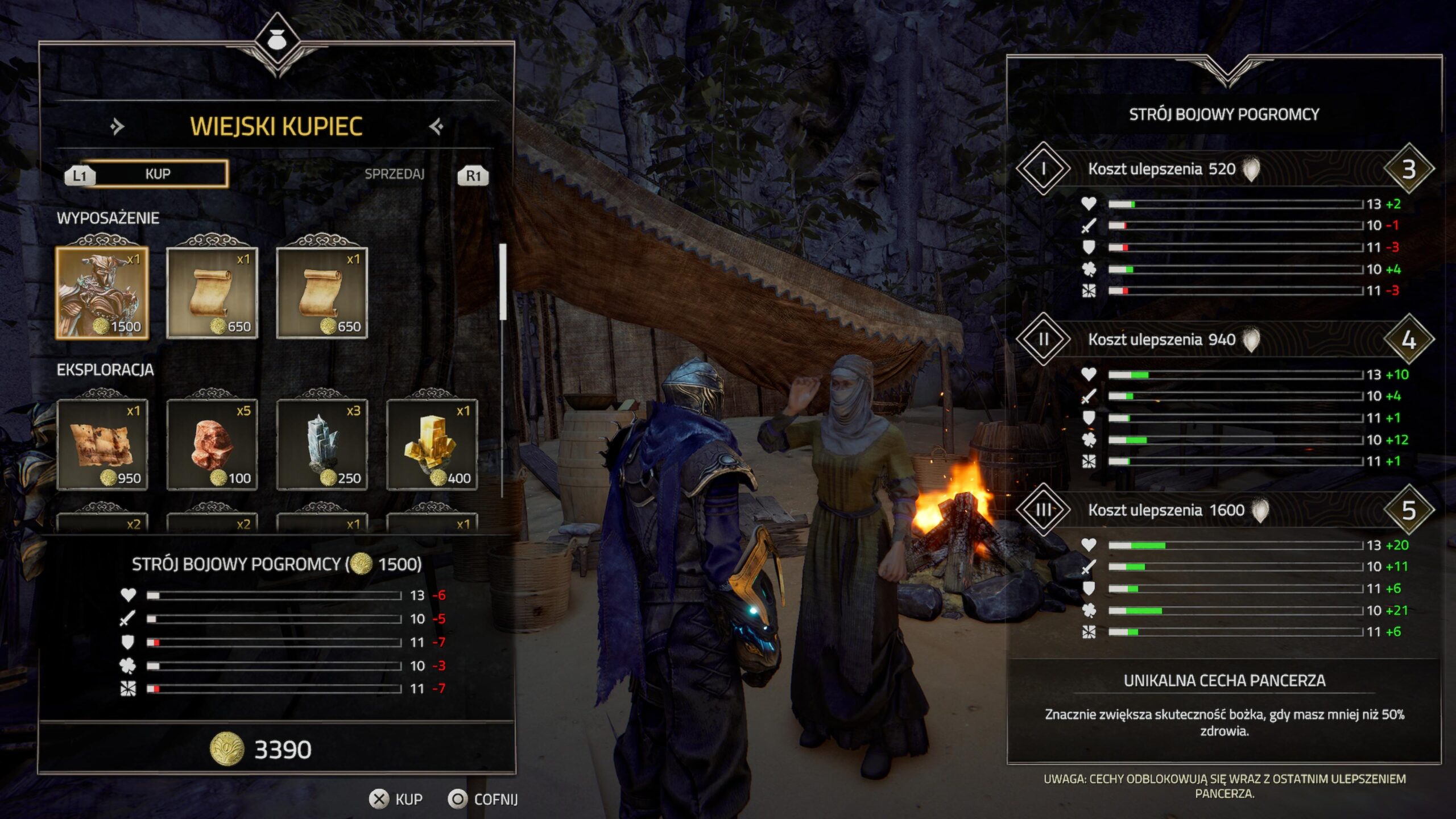
Task: Click the shop list scrollbar
Action: coord(503,282)
